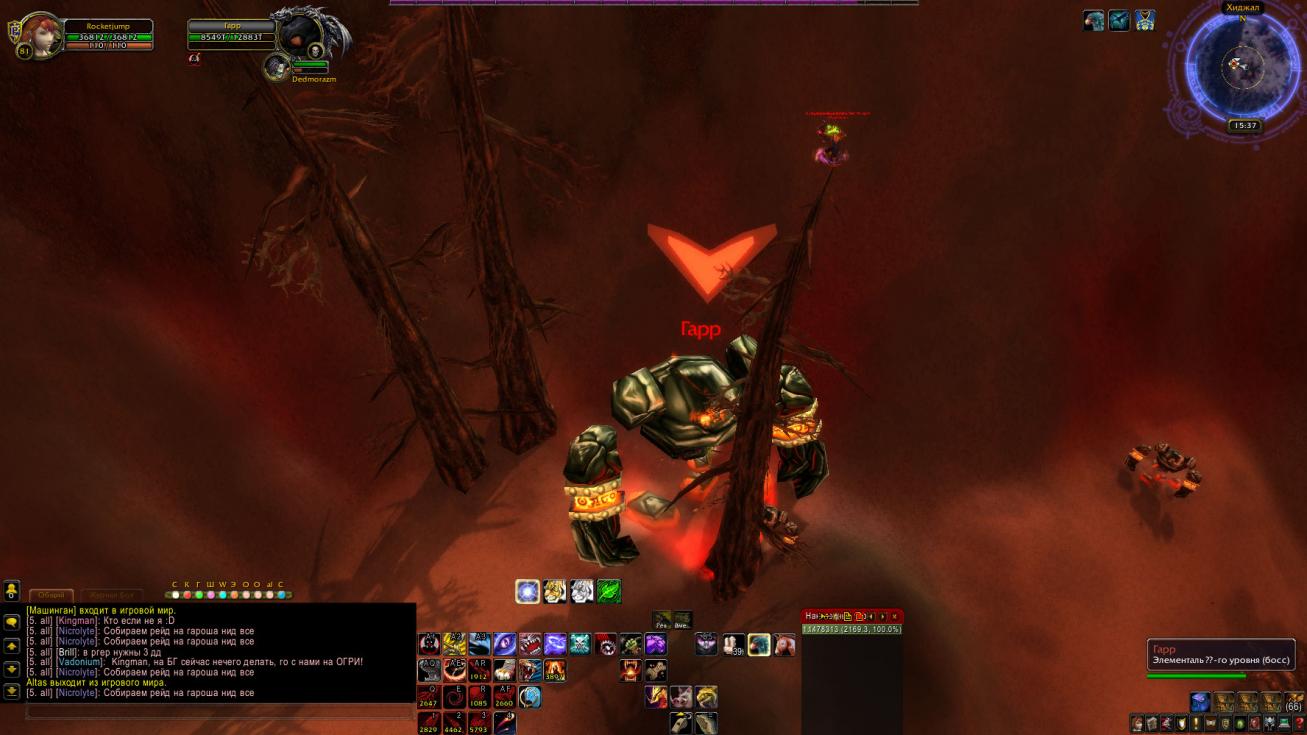Open the chat speech-bubble menu
1307x735 pixels.
point(12,621)
